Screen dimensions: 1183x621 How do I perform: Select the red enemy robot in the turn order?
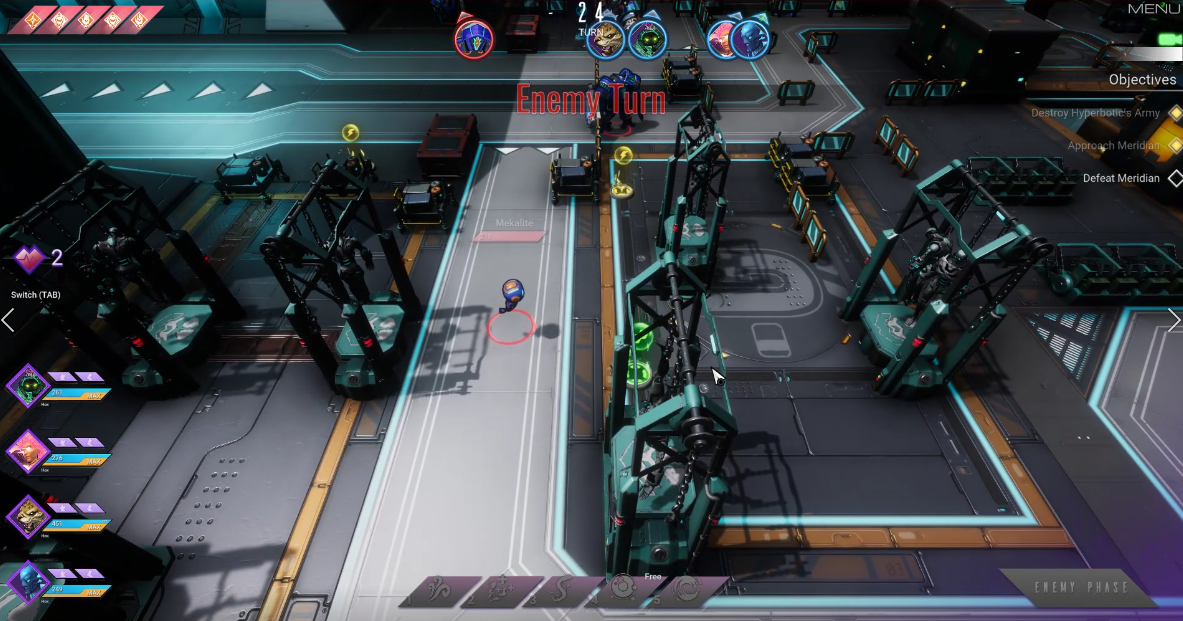(x=472, y=39)
